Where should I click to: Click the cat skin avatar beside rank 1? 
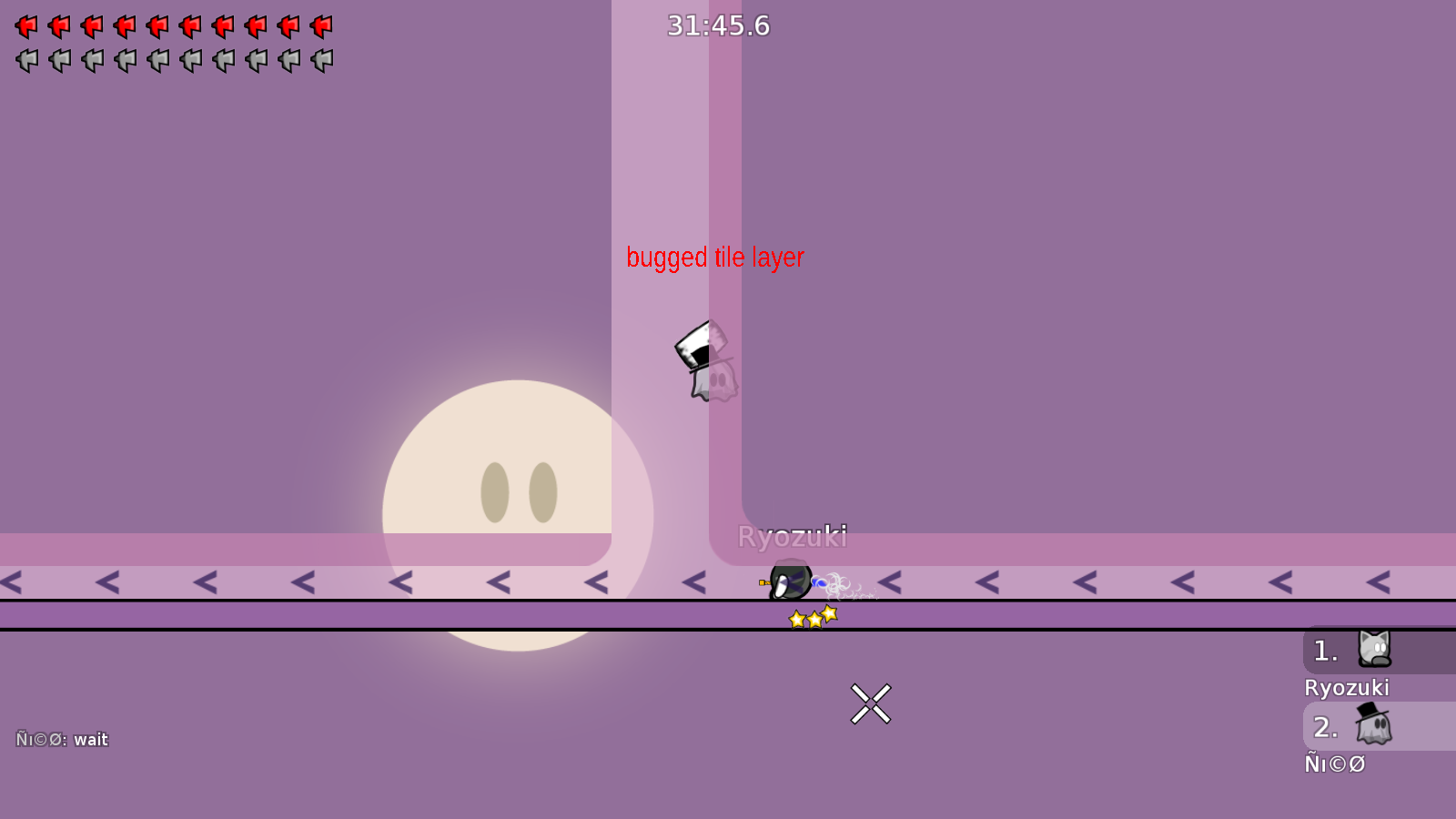1374,650
